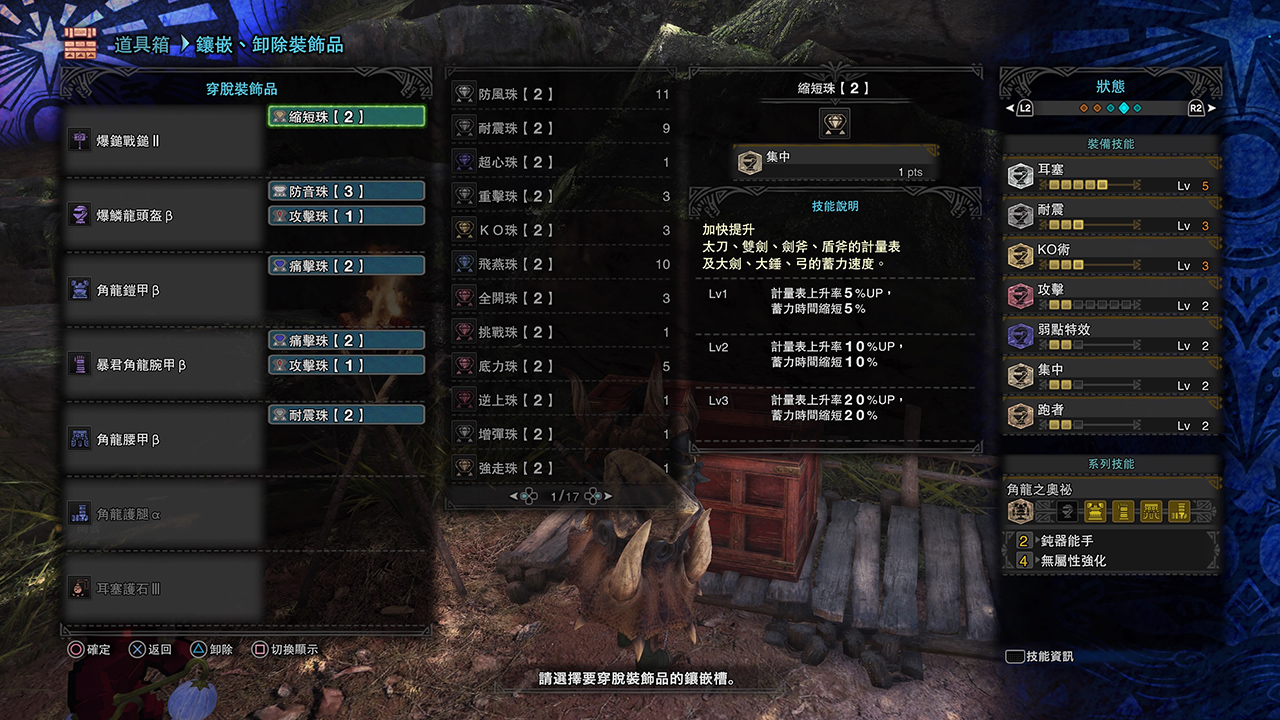The image size is (1280, 720).
Task: Select 挑戰珠【2】 in the list
Action: [560, 333]
